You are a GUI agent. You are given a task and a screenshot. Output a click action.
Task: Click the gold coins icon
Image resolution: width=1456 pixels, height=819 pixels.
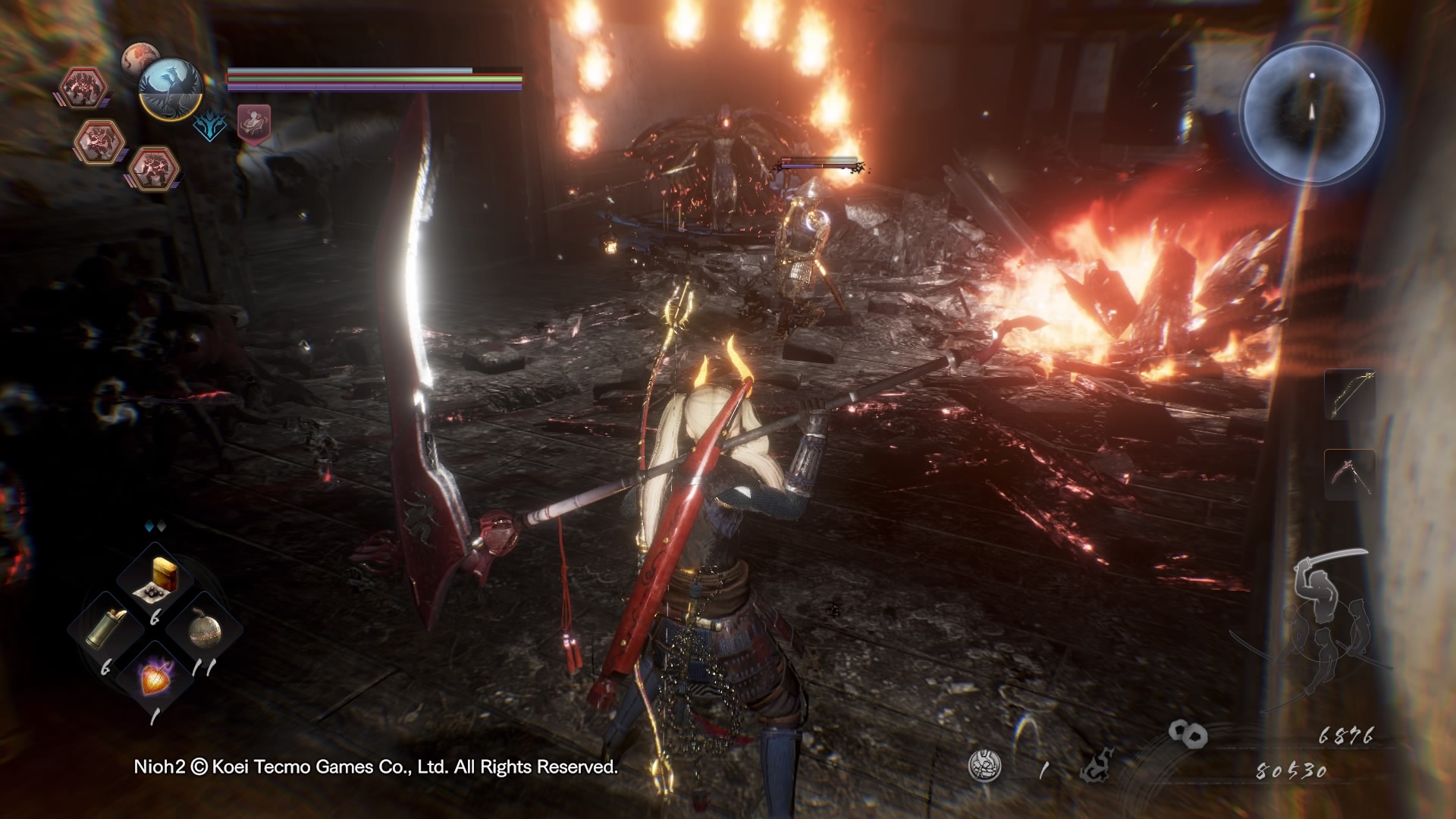tap(1188, 733)
